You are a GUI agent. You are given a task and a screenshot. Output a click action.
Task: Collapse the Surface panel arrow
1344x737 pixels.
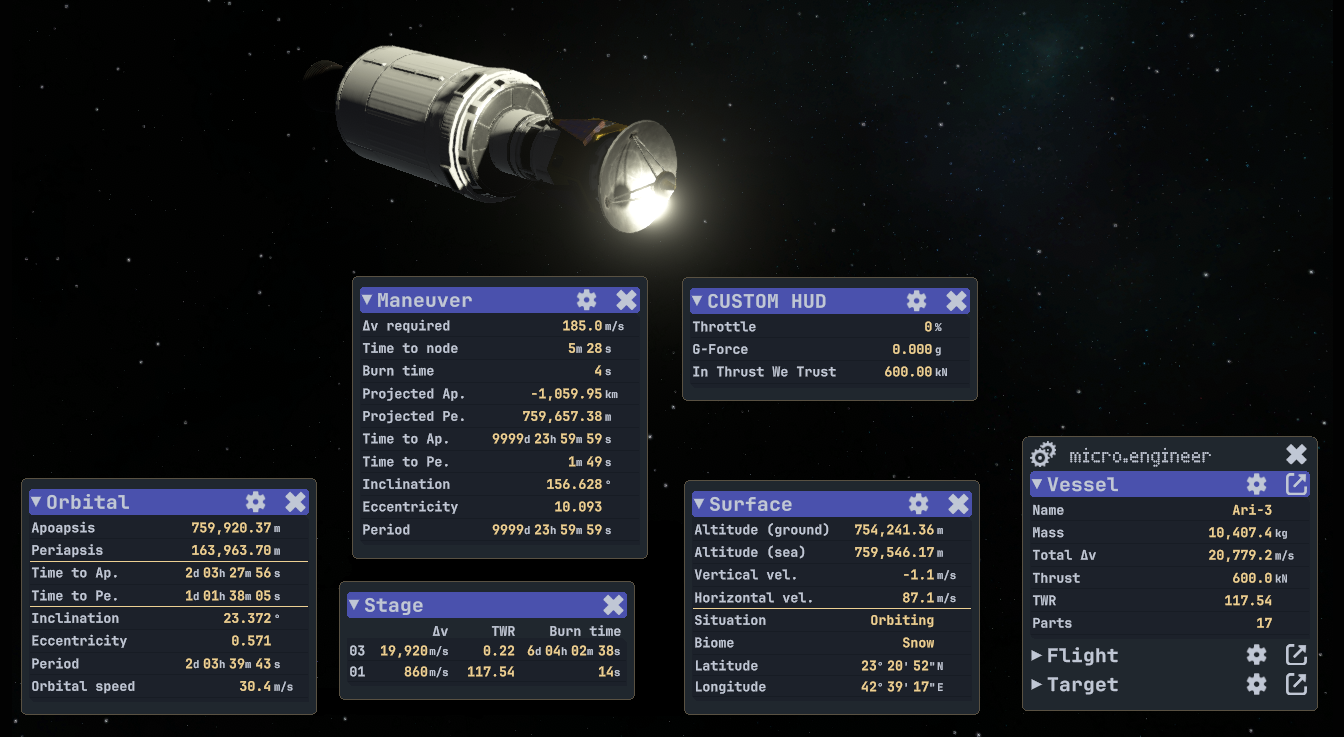699,504
